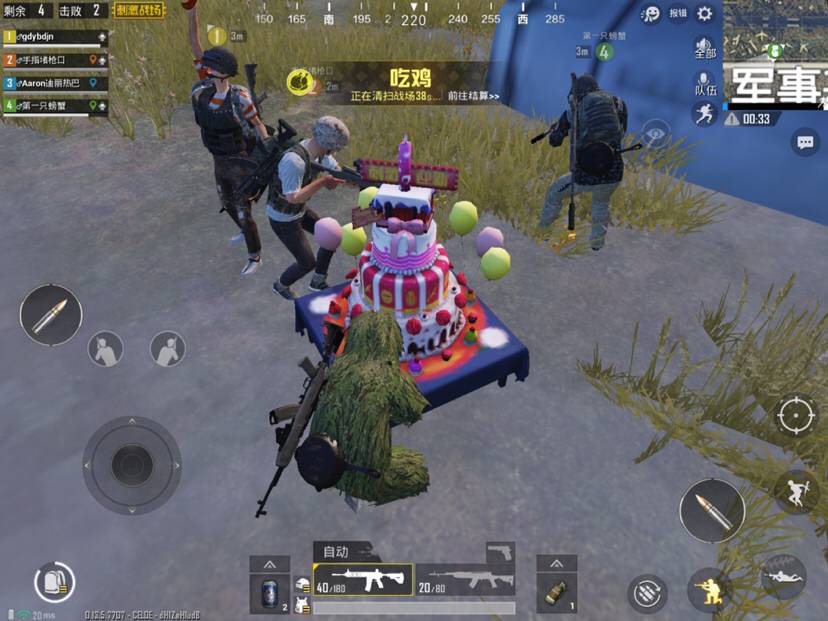The image size is (828, 621).
Task: Tap the reload ammo button
Action: point(648,592)
